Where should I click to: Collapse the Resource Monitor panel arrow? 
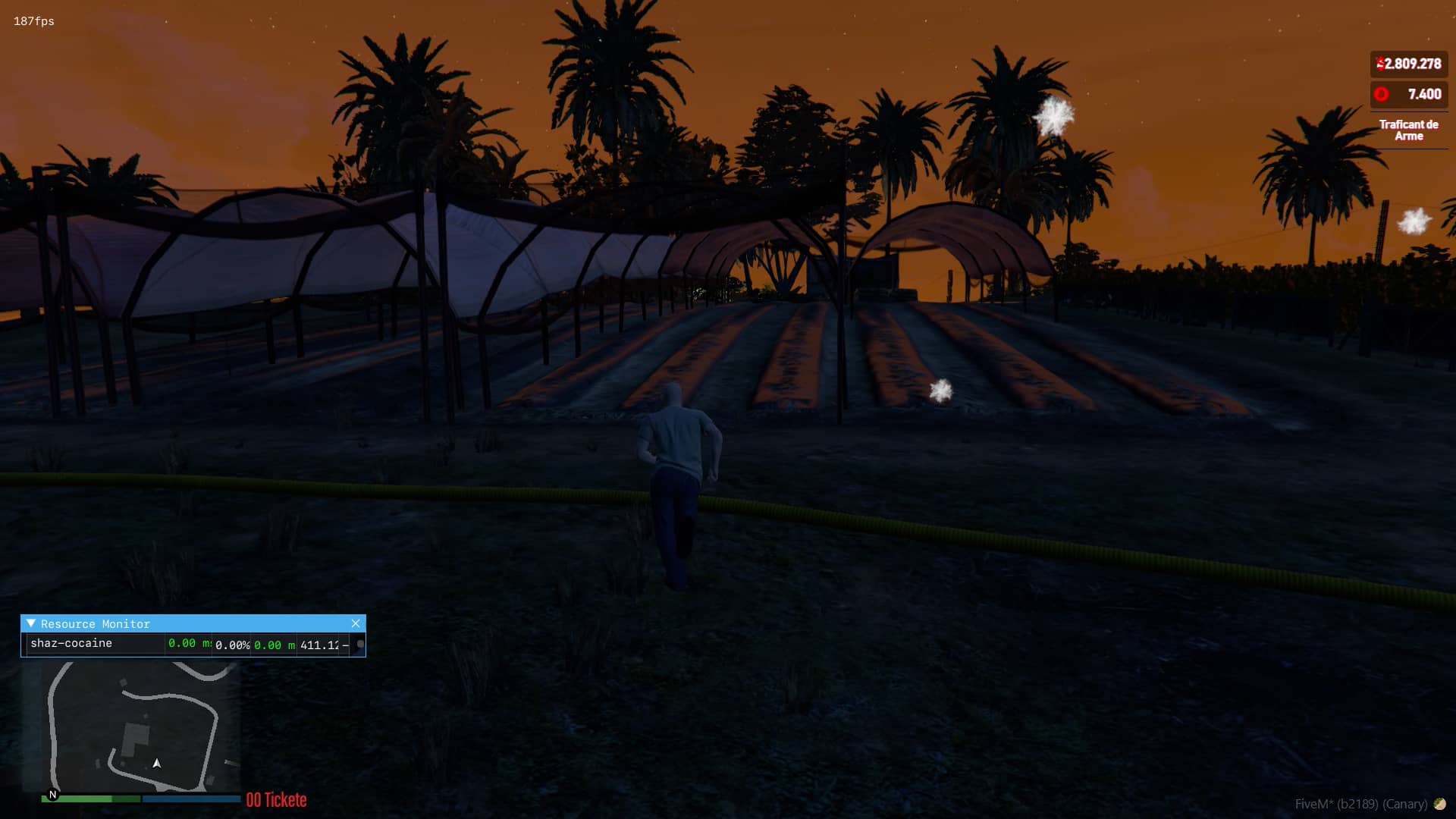[x=31, y=623]
